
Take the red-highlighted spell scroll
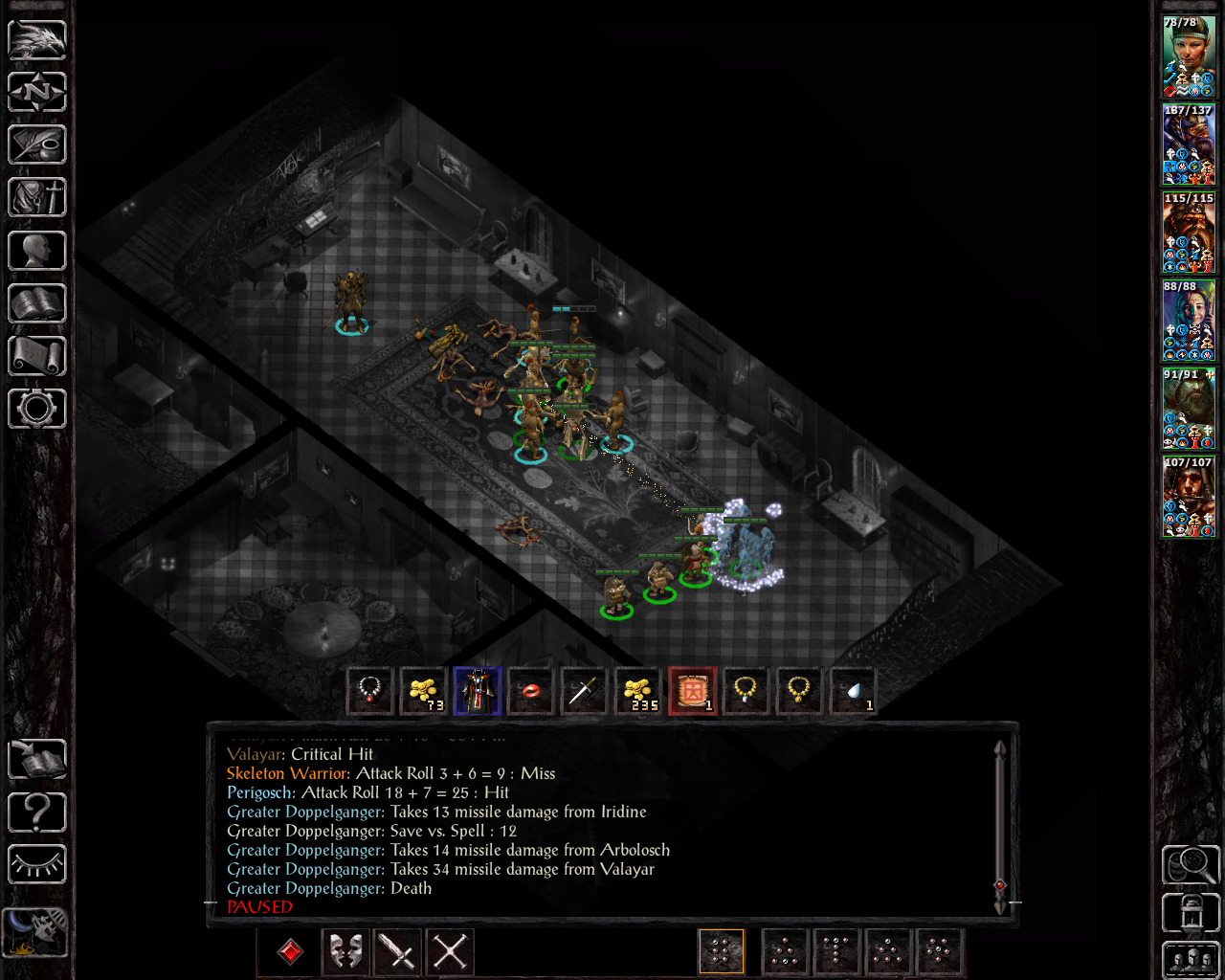pos(692,691)
